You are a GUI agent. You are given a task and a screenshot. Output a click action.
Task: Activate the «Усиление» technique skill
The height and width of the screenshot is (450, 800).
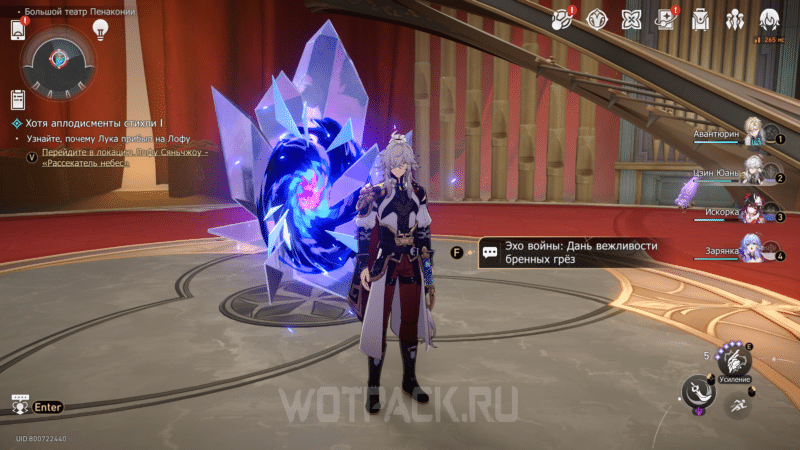point(735,364)
